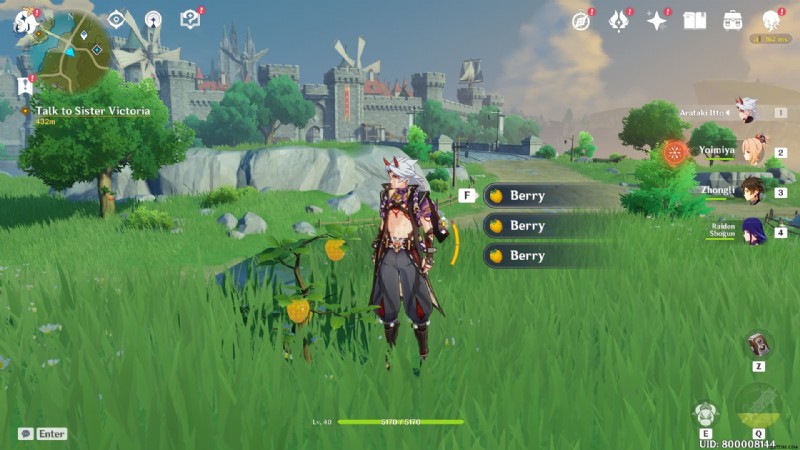Open the Battle Pass icon

pos(619,21)
